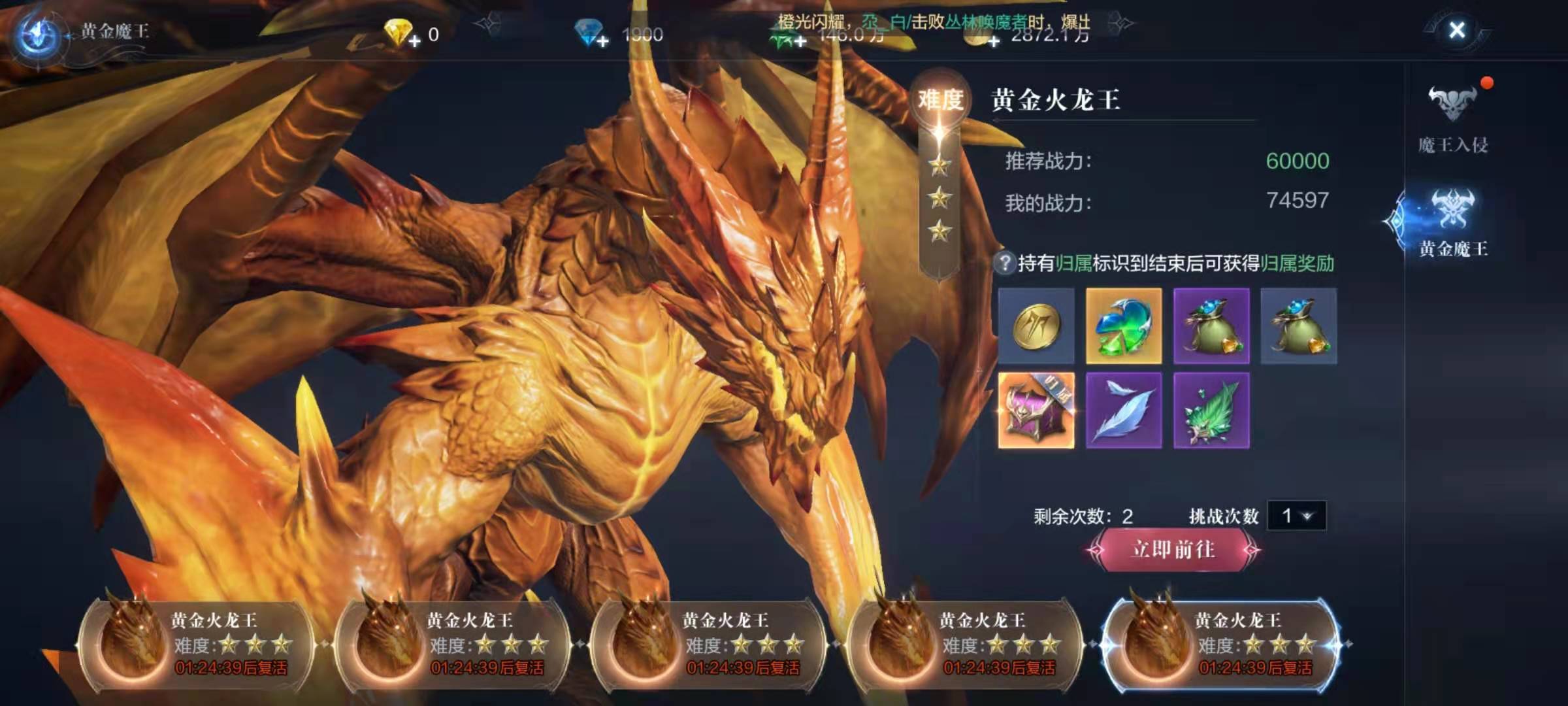The height and width of the screenshot is (706, 1568).
Task: Tap the 立即前往 go-now button
Action: coord(1173,550)
